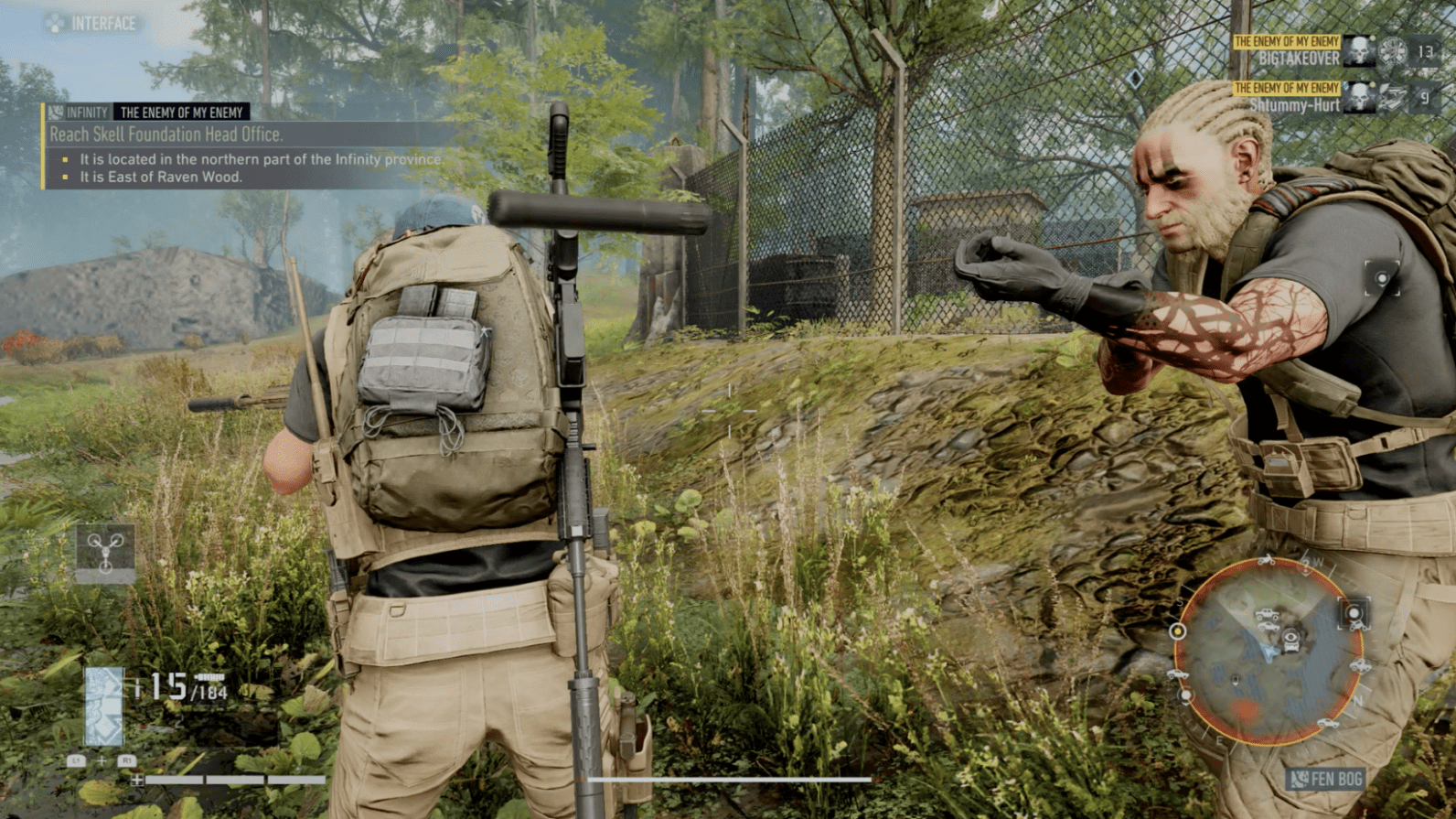The height and width of the screenshot is (819, 1456).
Task: Click the motorcycle marker at the minimap top
Action: tap(1266, 562)
